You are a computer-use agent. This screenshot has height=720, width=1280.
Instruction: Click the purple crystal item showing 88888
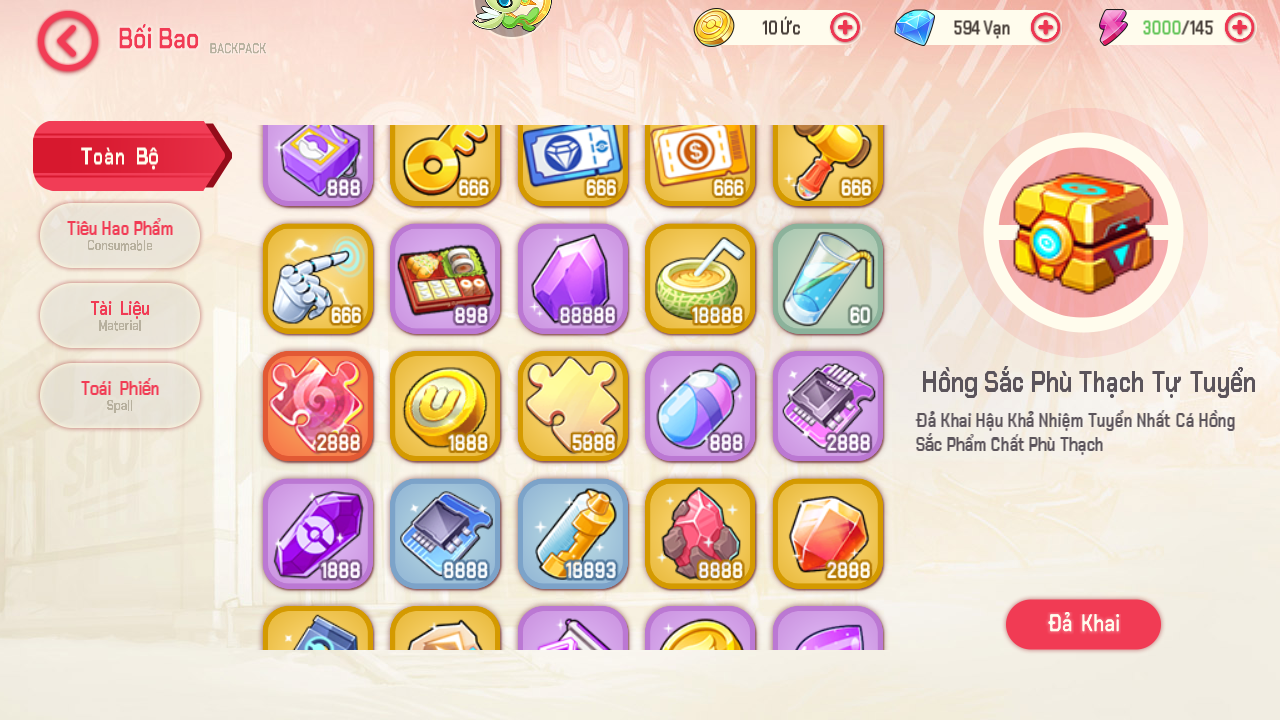[x=572, y=279]
